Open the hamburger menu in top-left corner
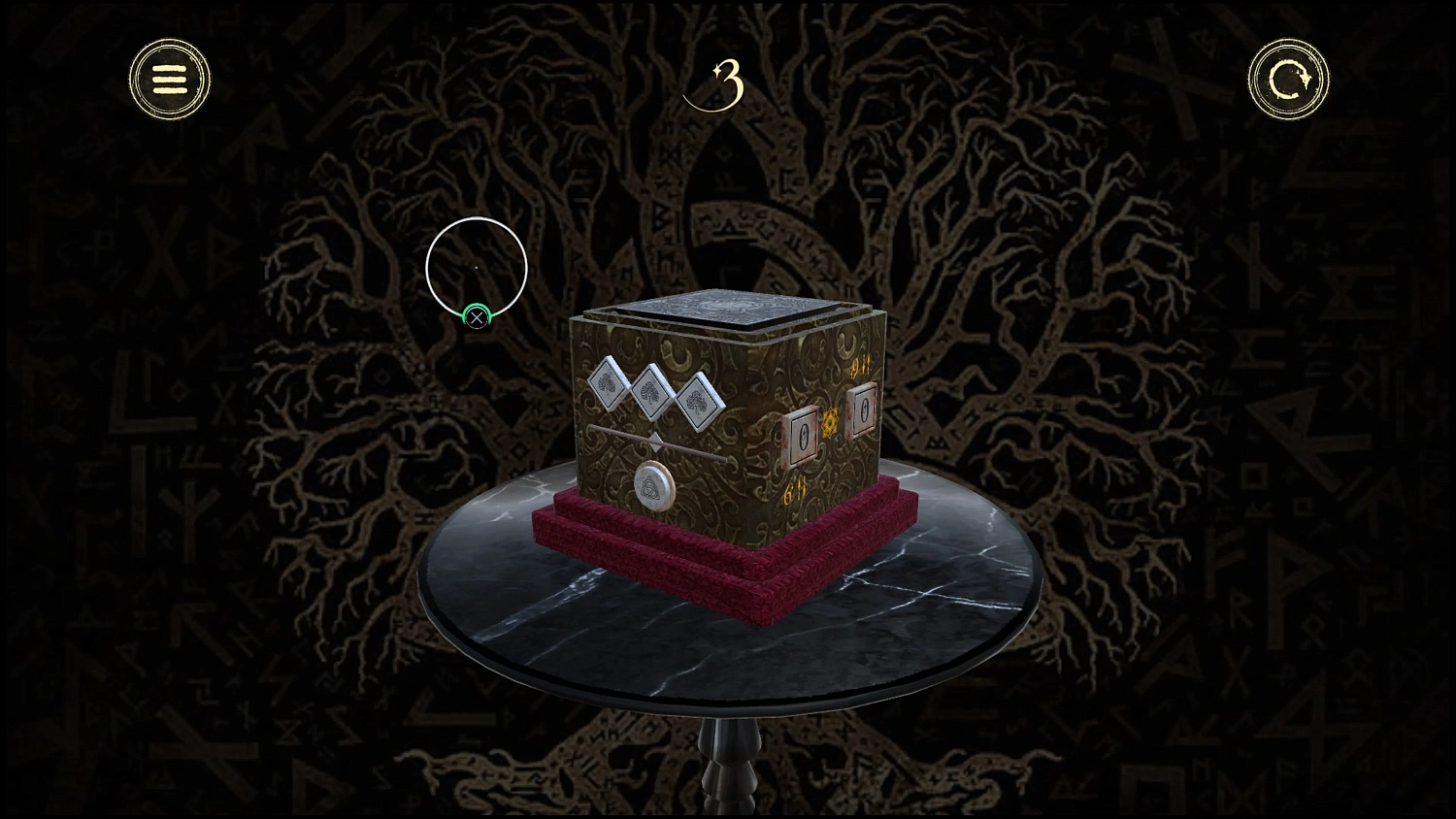1456x819 pixels. coord(169,79)
